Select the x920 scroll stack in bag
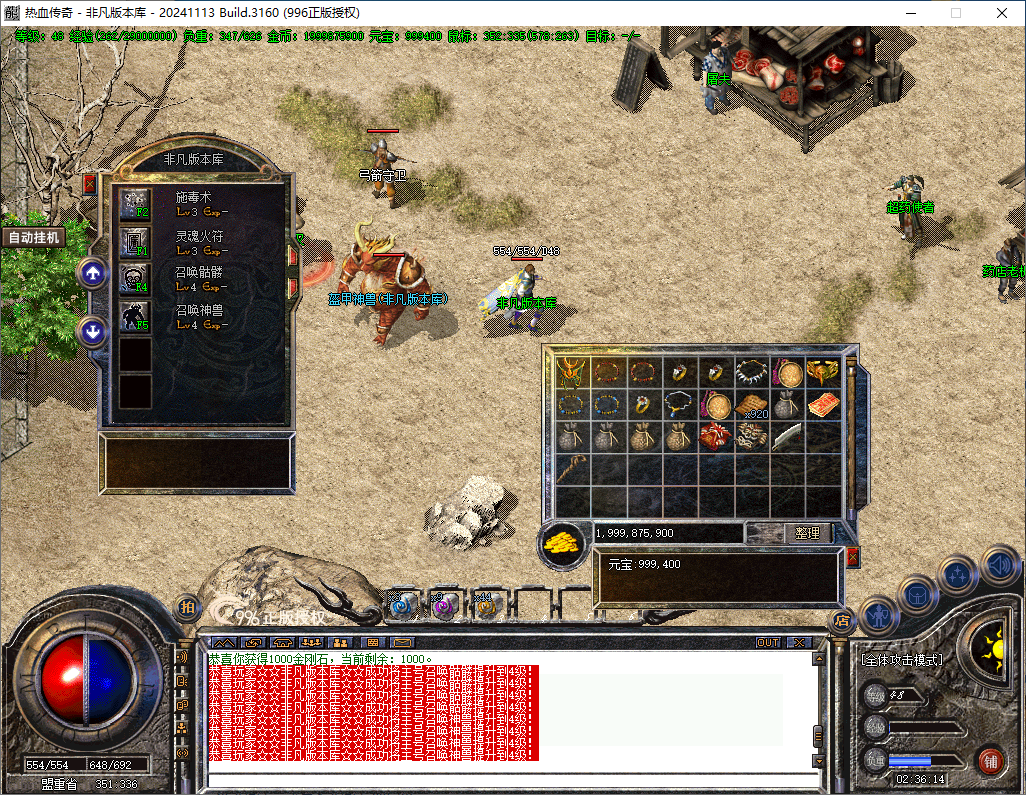Image resolution: width=1026 pixels, height=795 pixels. [x=751, y=405]
